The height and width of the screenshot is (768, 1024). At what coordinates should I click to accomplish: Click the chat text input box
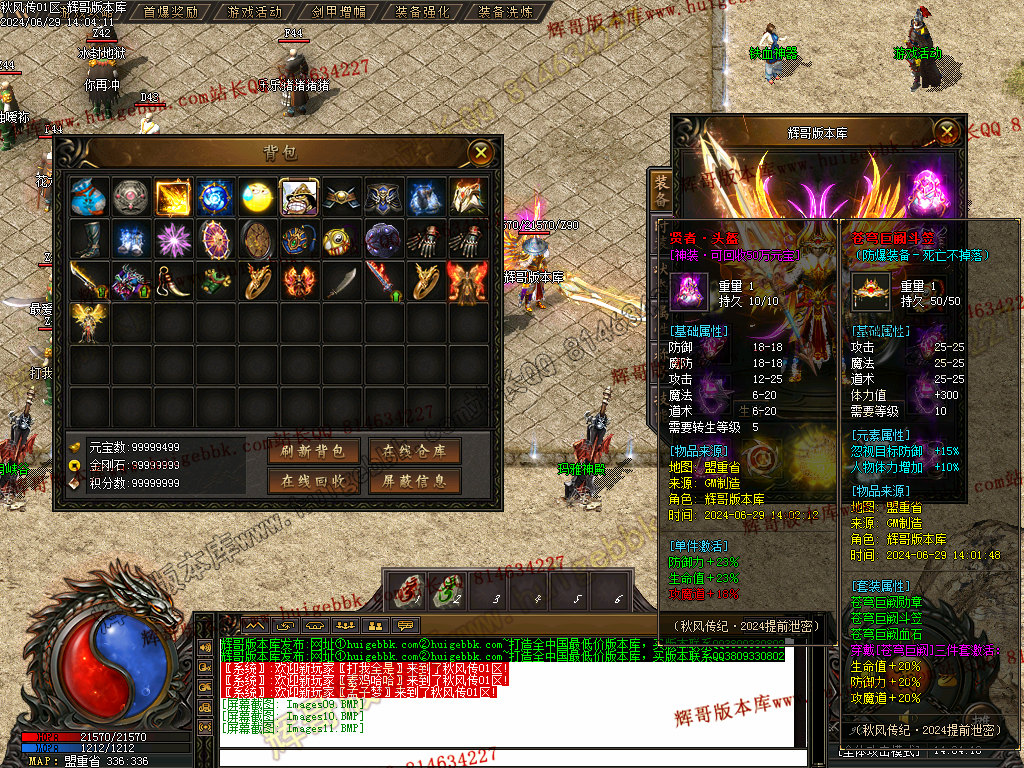coord(500,757)
